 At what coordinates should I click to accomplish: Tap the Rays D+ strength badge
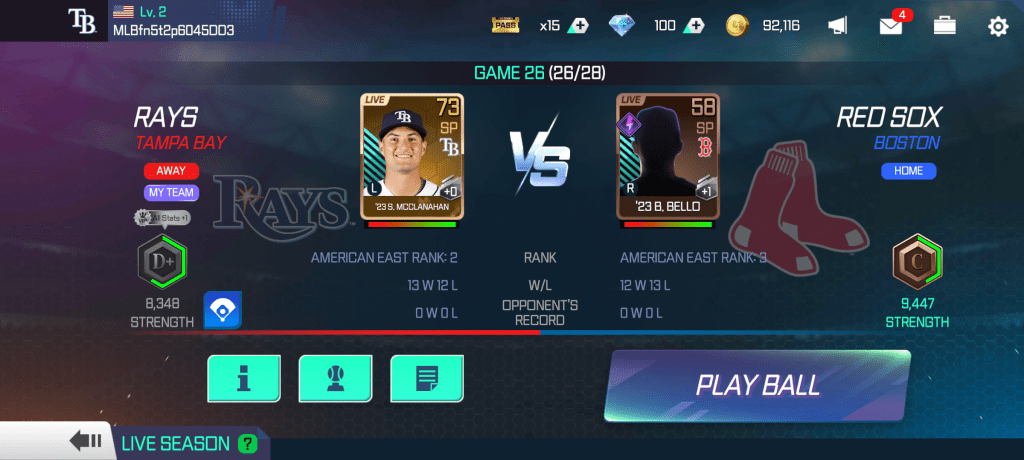pyautogui.click(x=162, y=261)
